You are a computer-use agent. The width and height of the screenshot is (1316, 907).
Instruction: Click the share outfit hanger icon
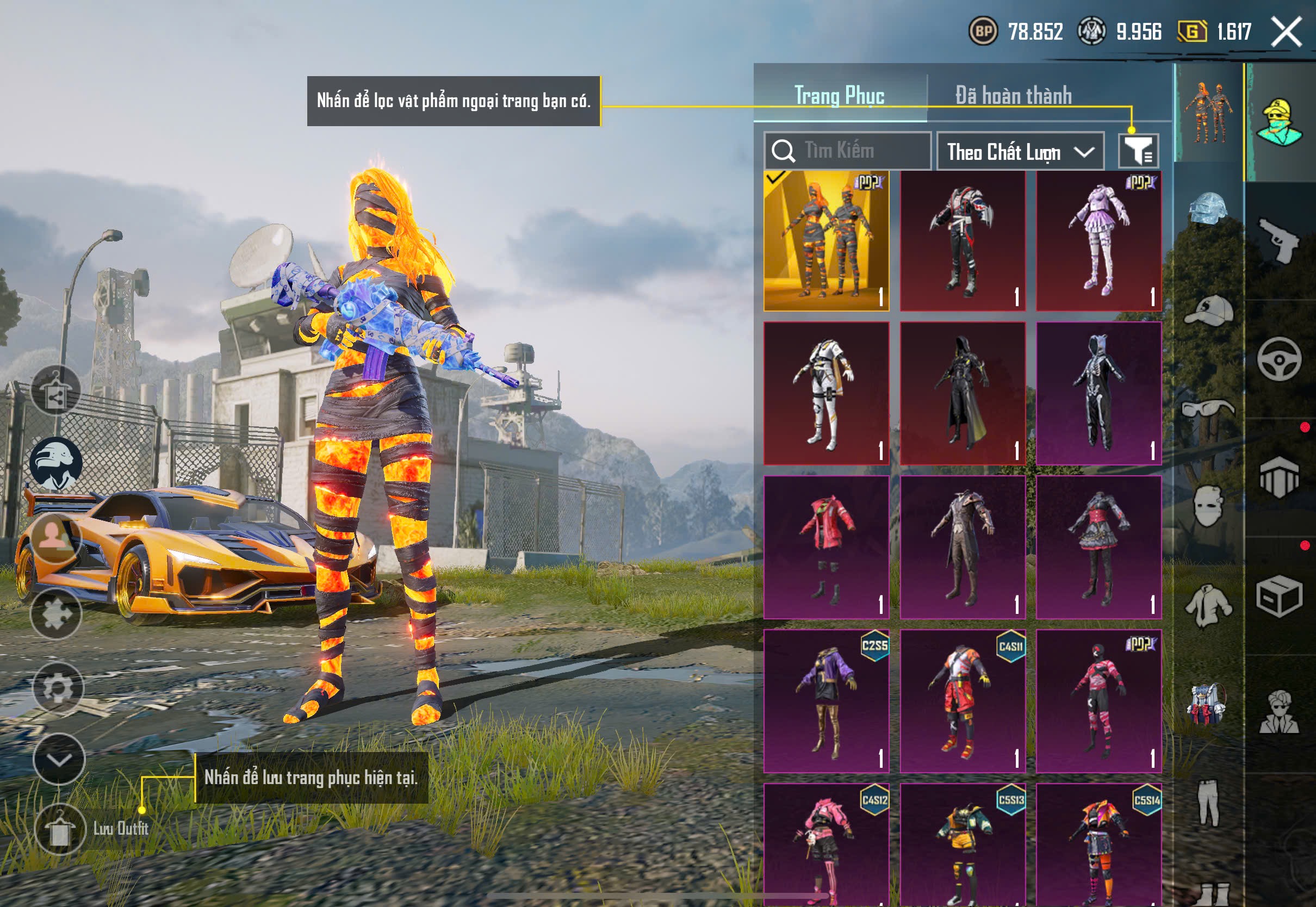click(x=55, y=390)
